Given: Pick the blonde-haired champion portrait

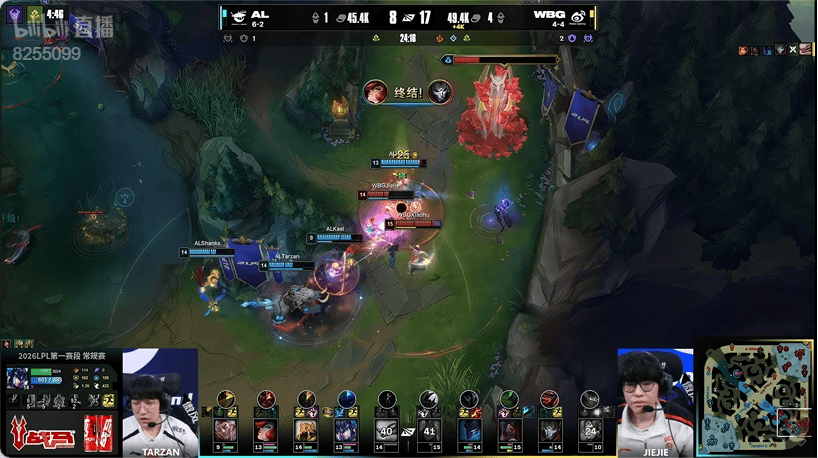Looking at the screenshot, I should 306,429.
